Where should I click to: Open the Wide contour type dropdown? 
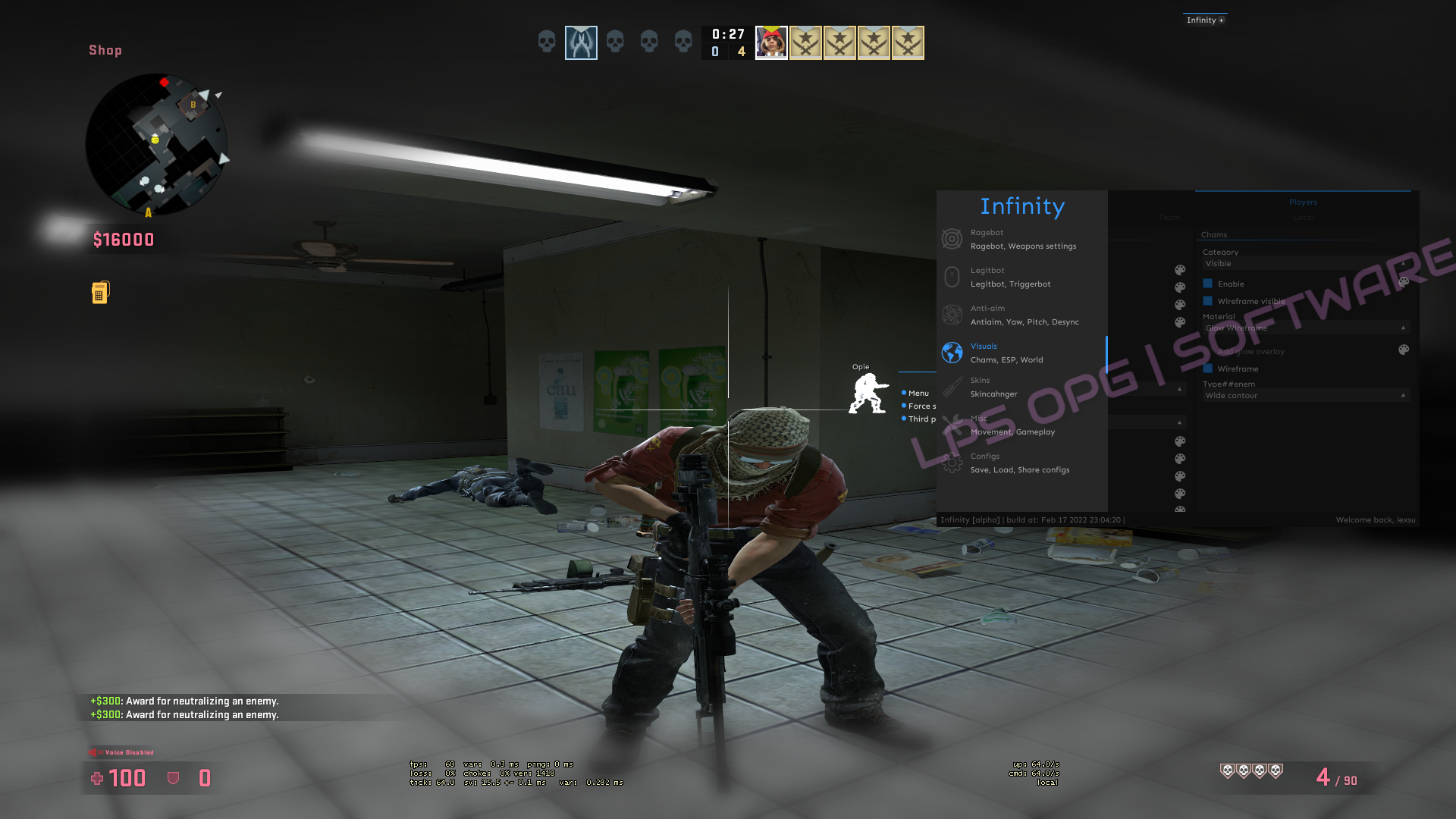[x=1304, y=395]
